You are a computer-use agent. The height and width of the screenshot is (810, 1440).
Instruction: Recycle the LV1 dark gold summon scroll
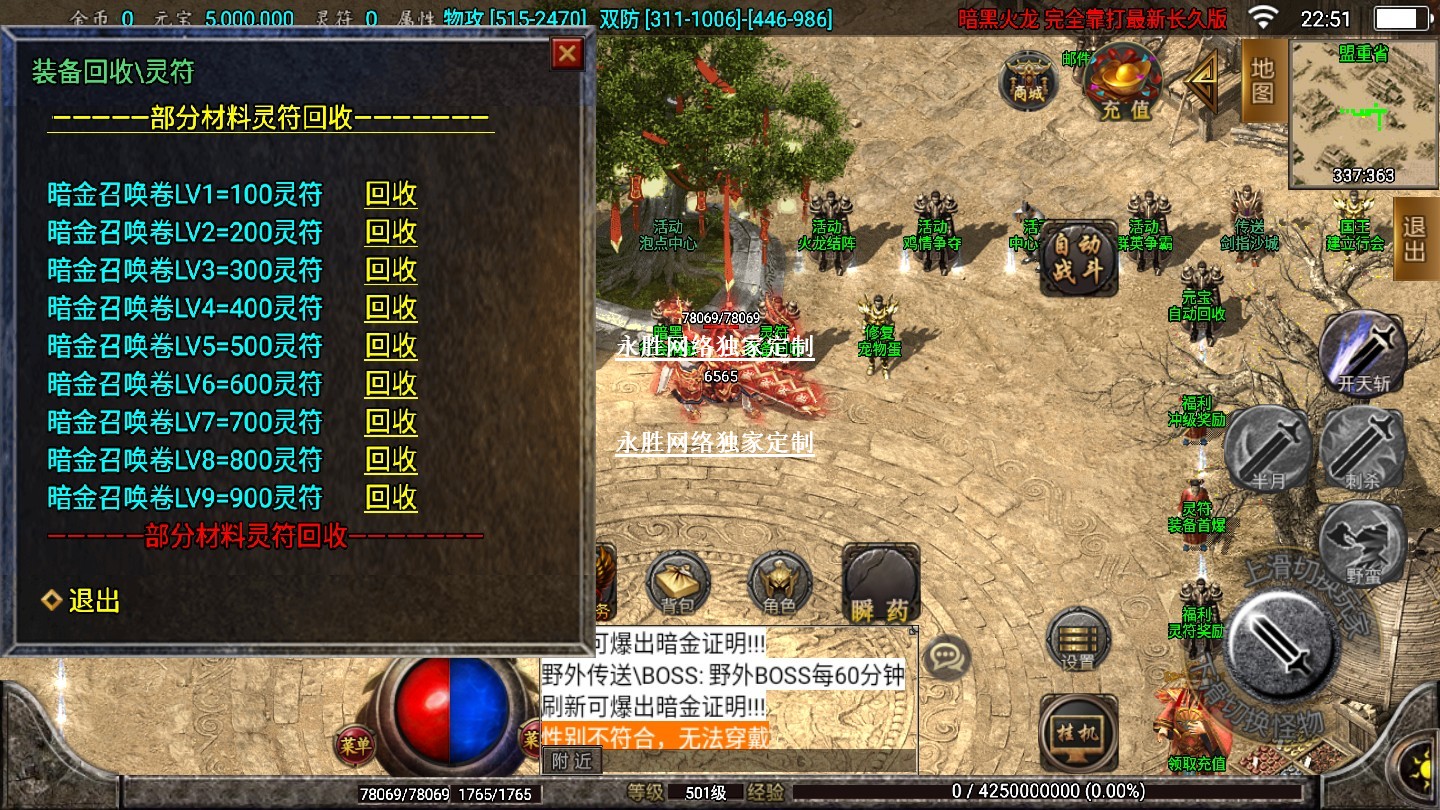tap(391, 194)
